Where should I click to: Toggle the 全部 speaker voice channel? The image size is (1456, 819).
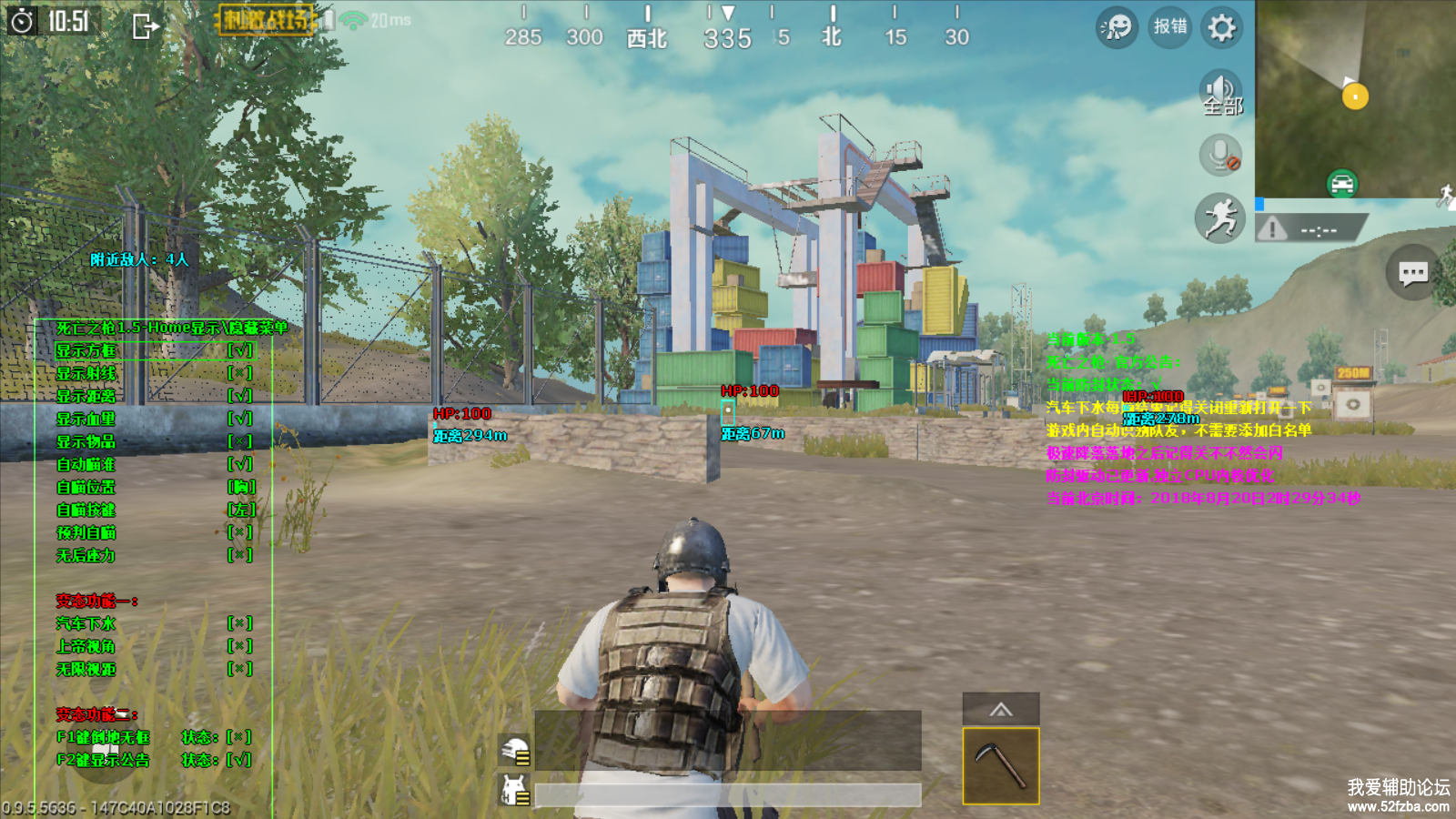[x=1221, y=95]
